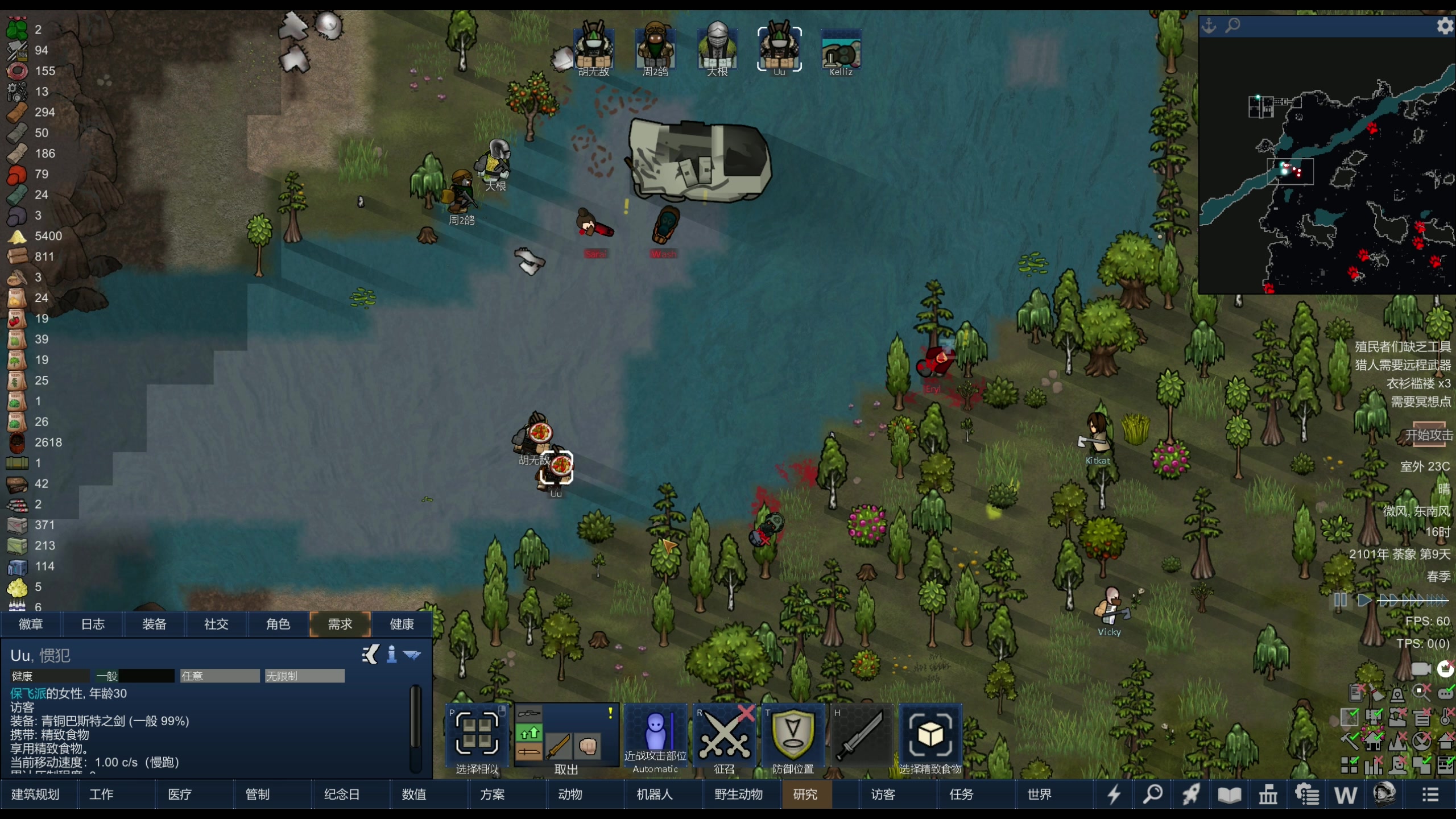Open the 任务 quests menu
Image resolution: width=1456 pixels, height=819 pixels.
961,795
